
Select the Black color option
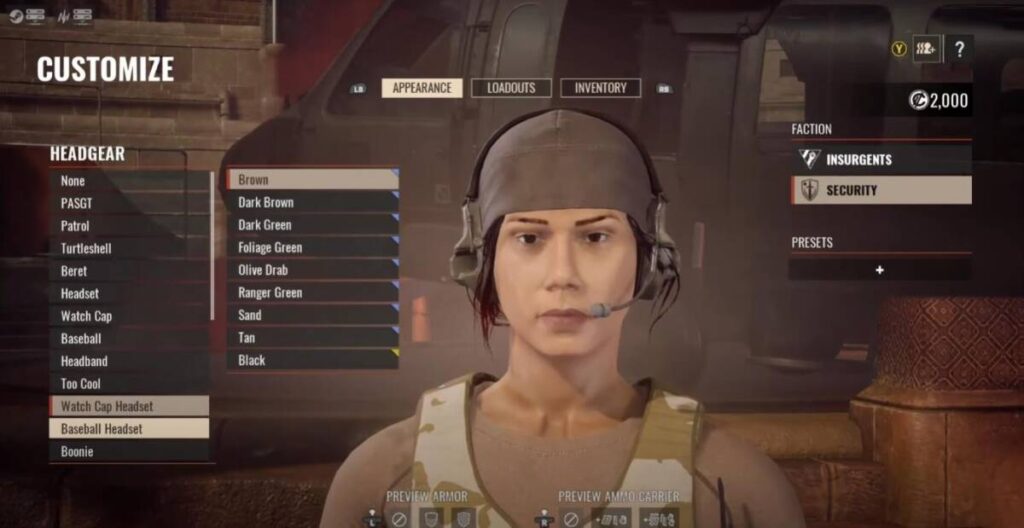(312, 360)
